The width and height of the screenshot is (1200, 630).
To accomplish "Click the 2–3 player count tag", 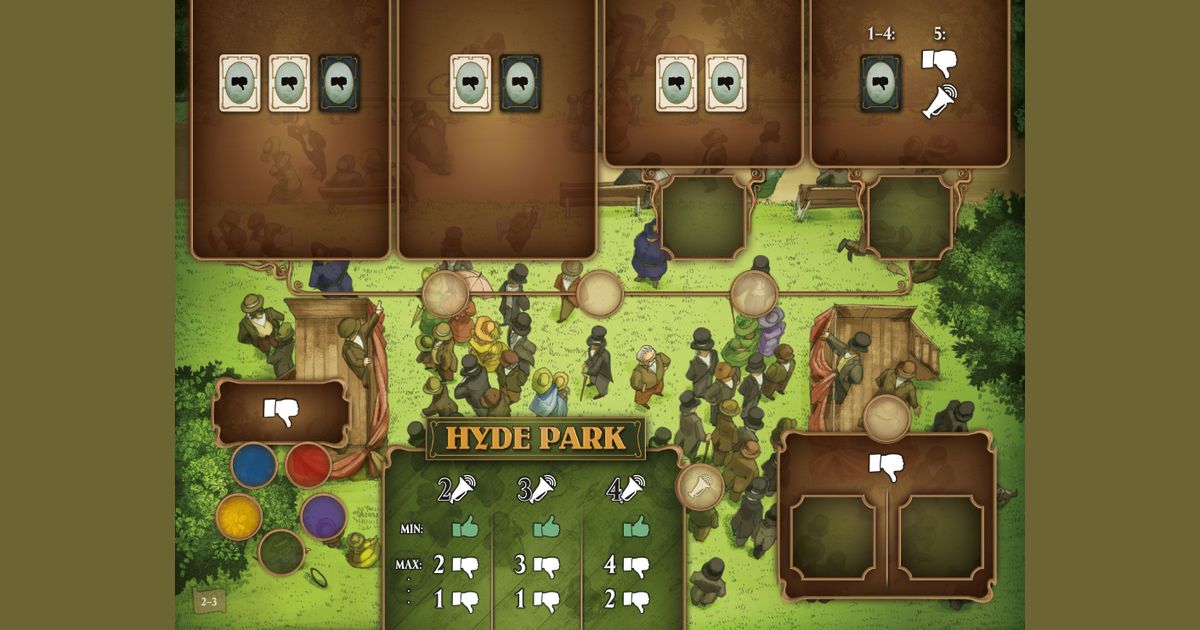I will click(209, 601).
